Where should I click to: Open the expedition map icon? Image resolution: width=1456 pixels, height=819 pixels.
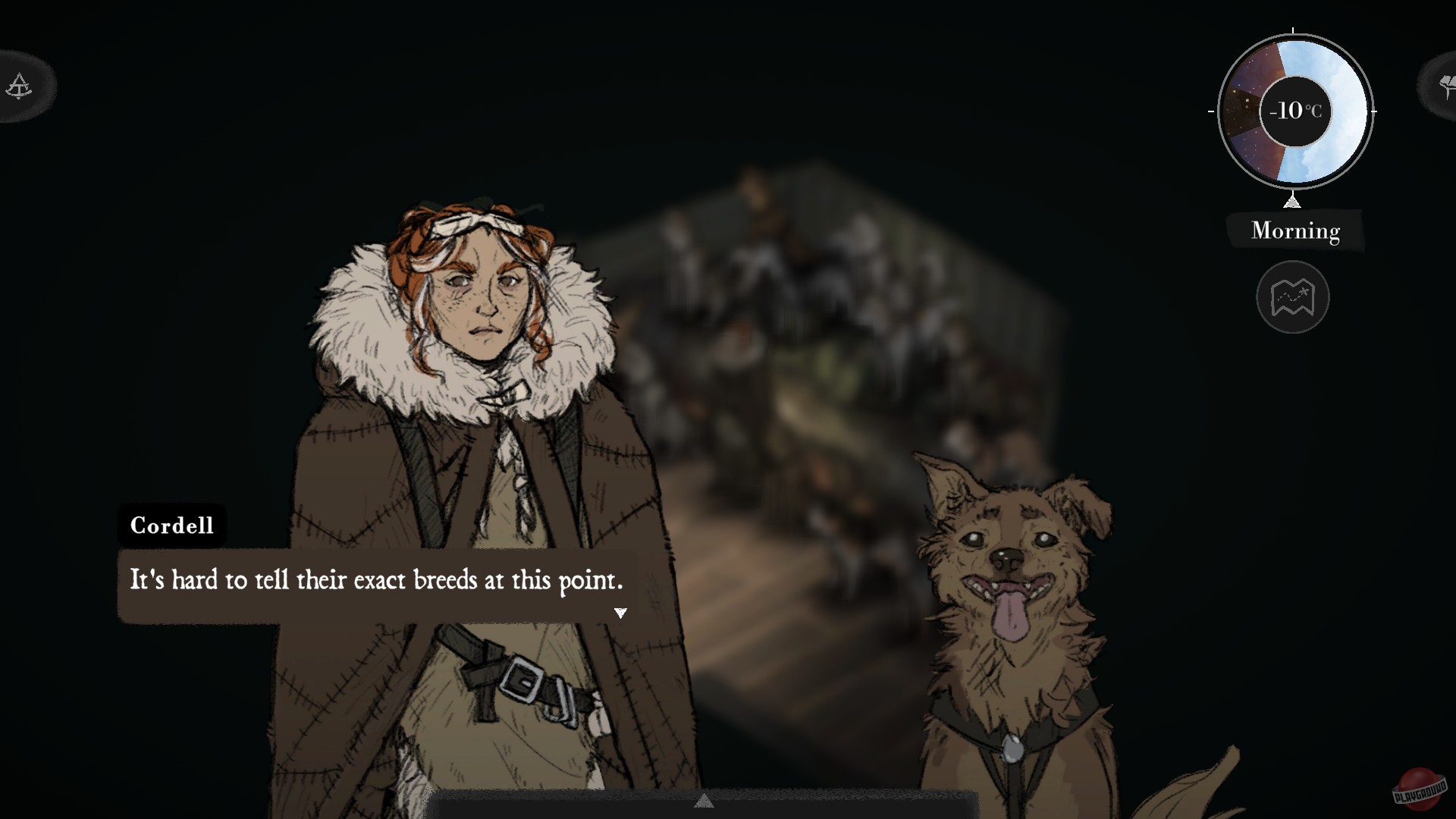coord(1294,297)
